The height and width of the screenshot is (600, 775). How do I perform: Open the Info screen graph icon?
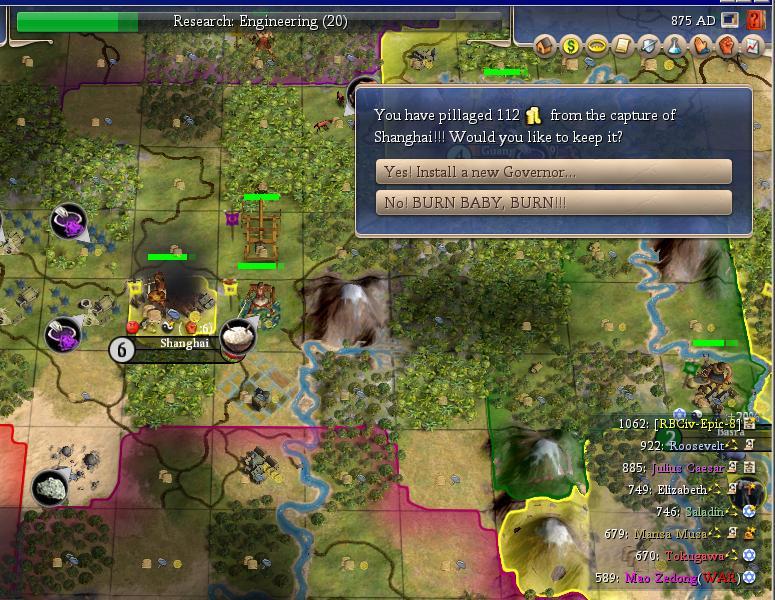pos(753,45)
